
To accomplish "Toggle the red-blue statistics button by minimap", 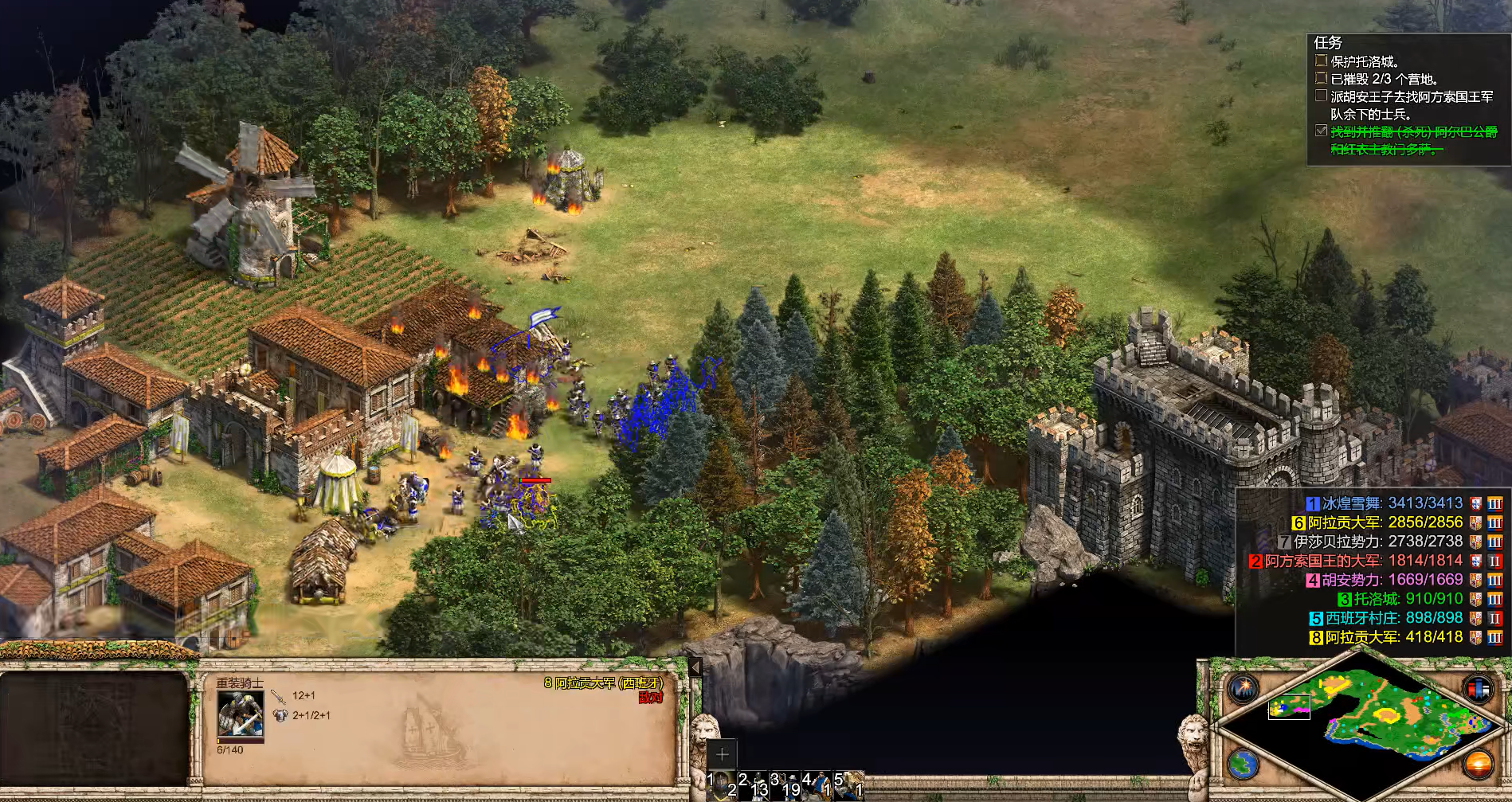I will click(1478, 688).
